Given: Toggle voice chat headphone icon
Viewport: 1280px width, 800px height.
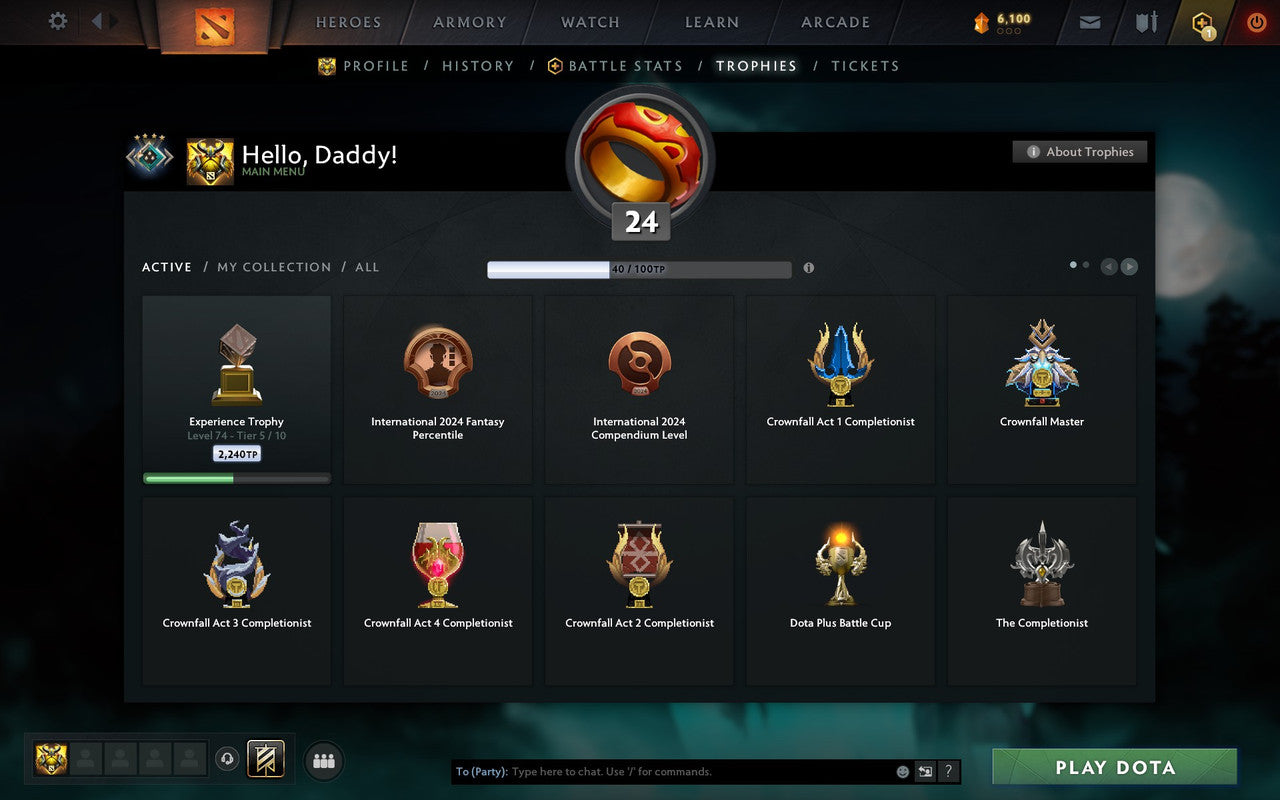Looking at the screenshot, I should [227, 760].
